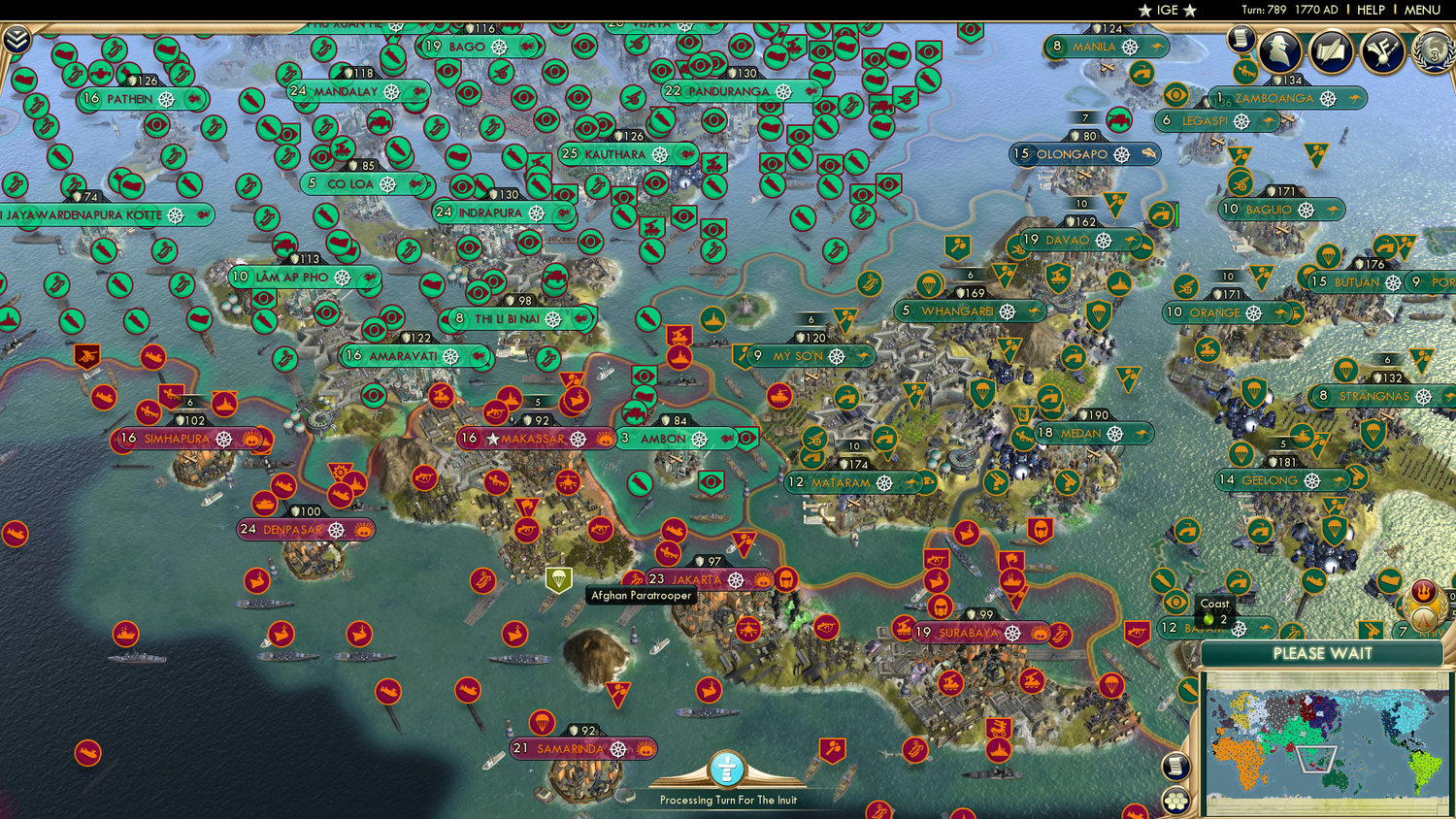1456x819 pixels.
Task: Open the Social Policies screen icon
Action: click(1382, 50)
